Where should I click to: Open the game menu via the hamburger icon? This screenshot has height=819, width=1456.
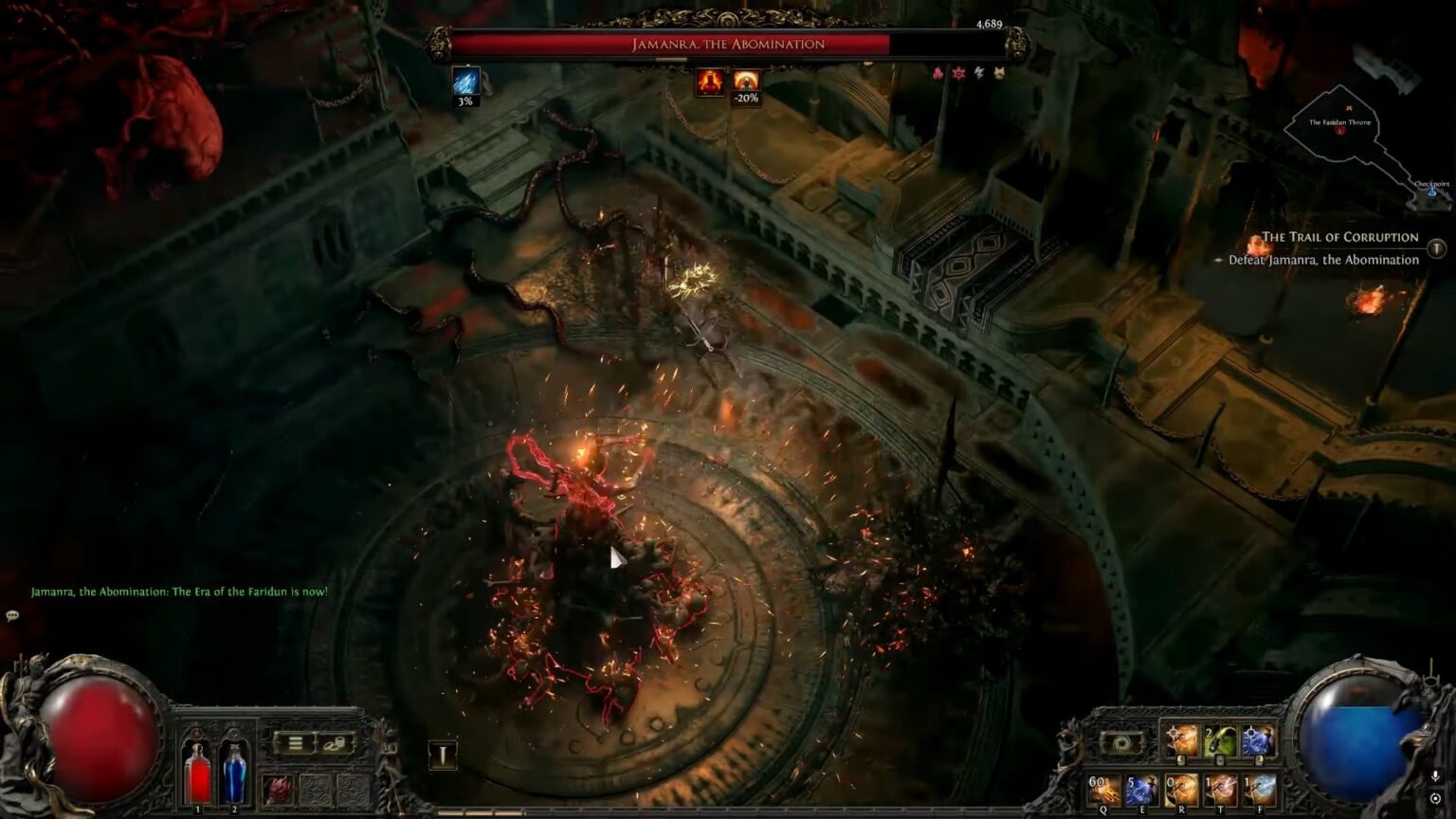coord(295,743)
